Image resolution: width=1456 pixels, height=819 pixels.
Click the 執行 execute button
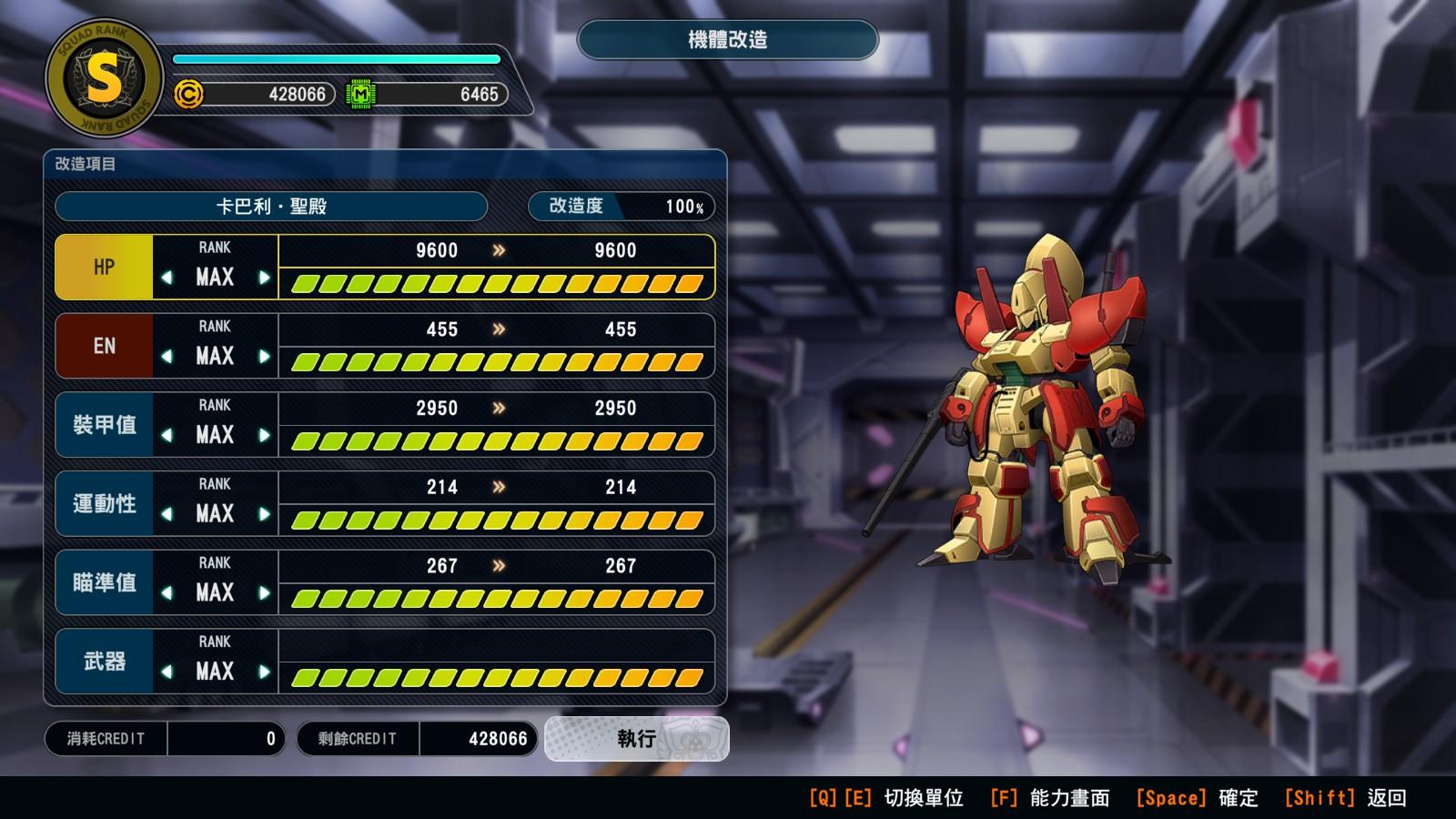click(636, 739)
